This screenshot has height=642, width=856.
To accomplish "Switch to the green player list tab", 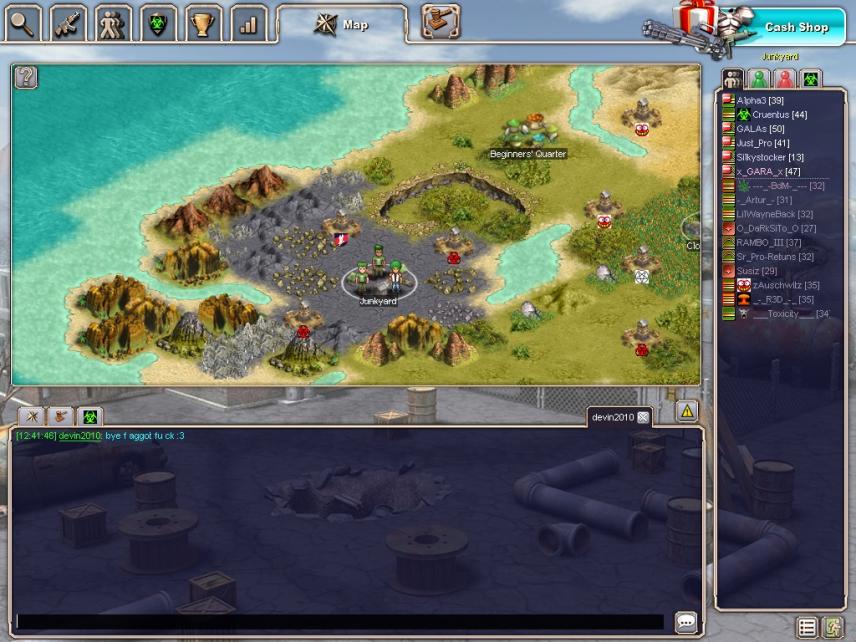I will (x=759, y=78).
